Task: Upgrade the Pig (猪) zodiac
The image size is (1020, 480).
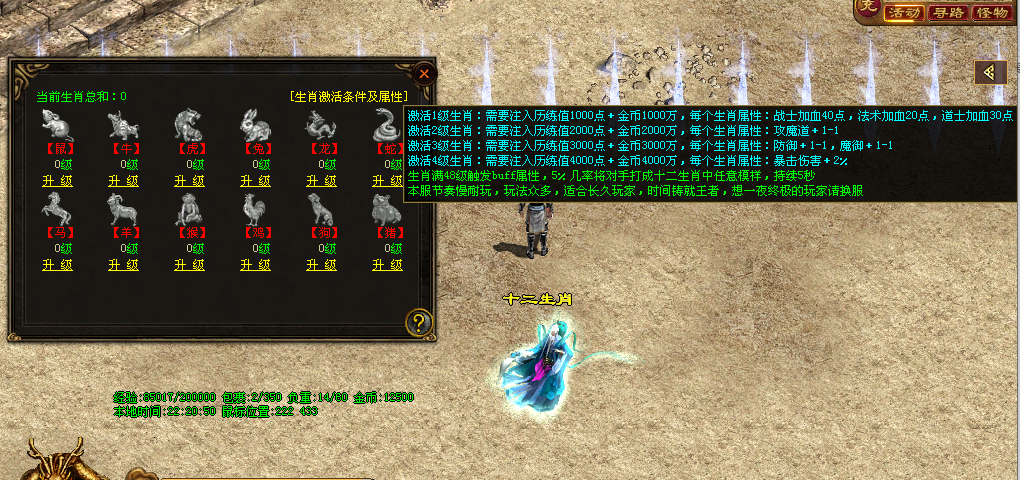Action: coord(387,265)
